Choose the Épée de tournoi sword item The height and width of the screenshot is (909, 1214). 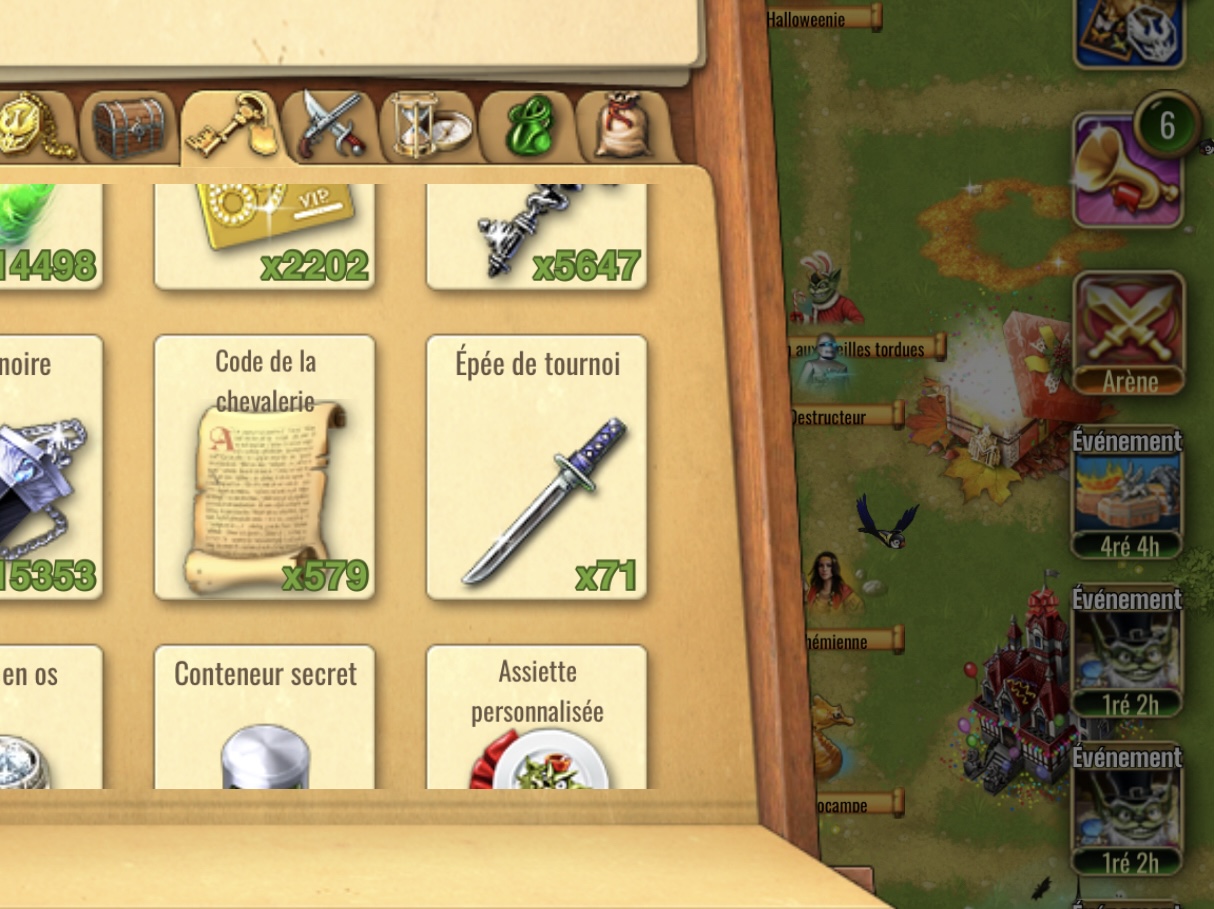537,467
